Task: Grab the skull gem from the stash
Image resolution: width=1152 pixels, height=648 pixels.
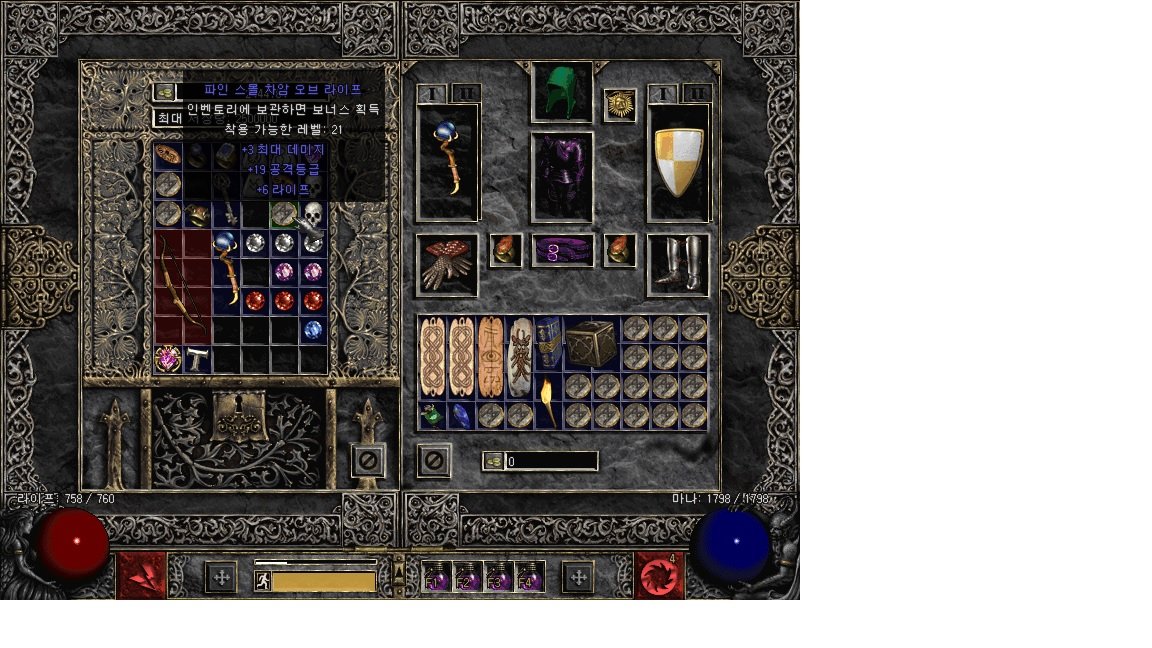Action: tap(314, 214)
